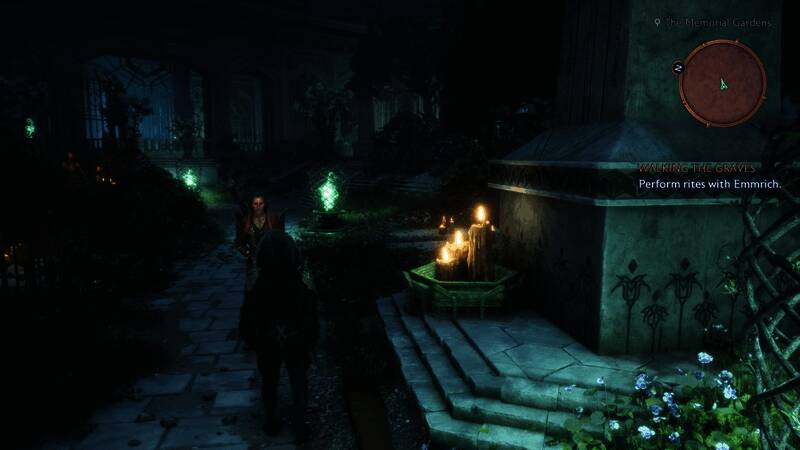
Task: Open the circular minimap
Action: coord(722,84)
